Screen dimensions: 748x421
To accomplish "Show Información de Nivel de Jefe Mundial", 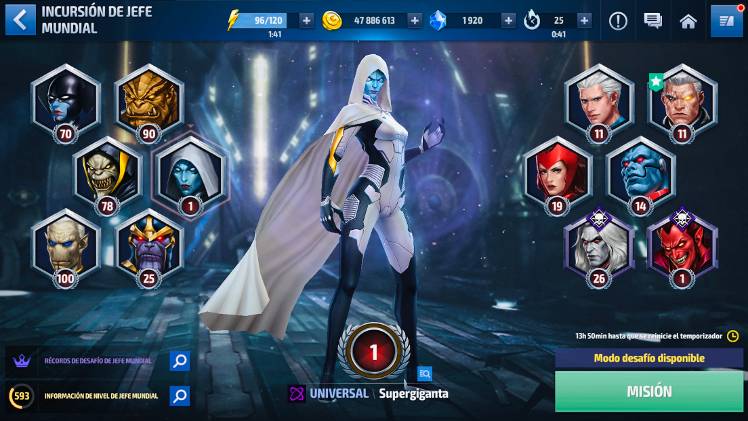I will [x=179, y=396].
